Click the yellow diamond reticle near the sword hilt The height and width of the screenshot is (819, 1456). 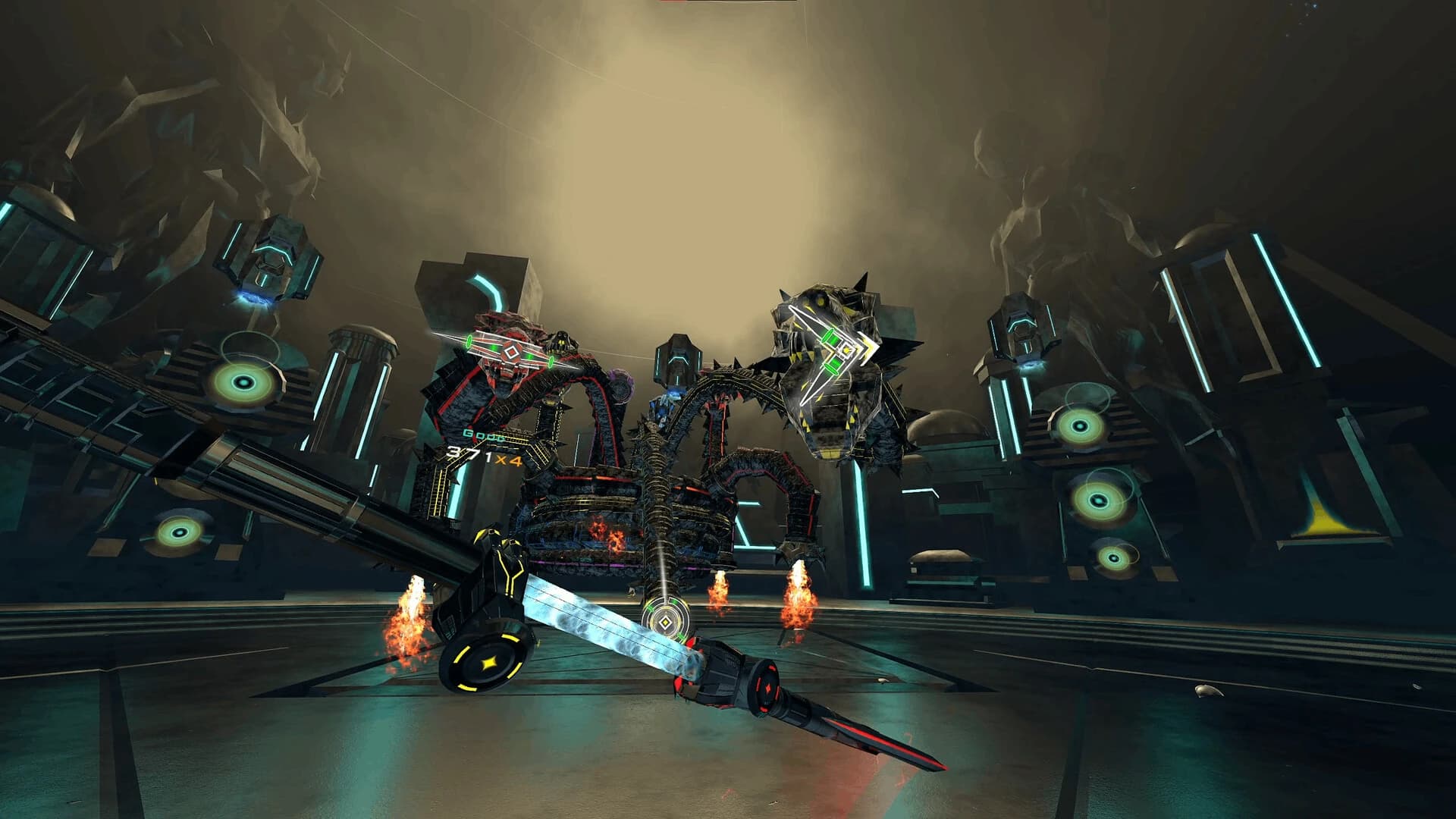[666, 620]
